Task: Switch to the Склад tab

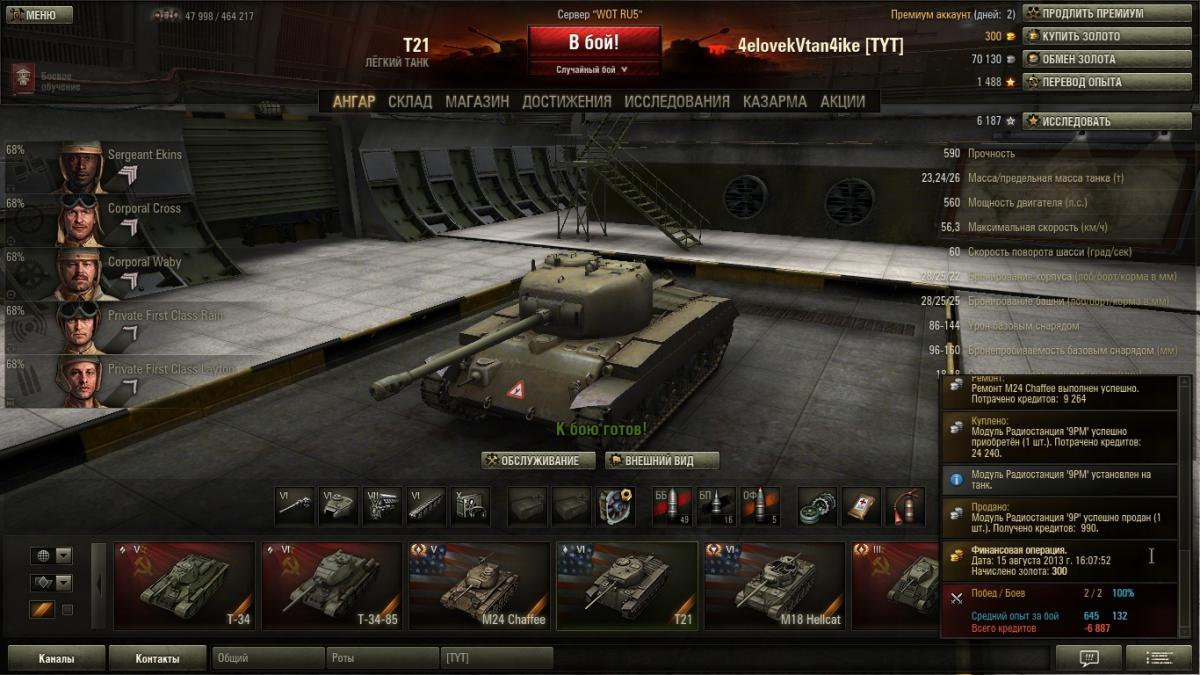Action: coord(410,101)
